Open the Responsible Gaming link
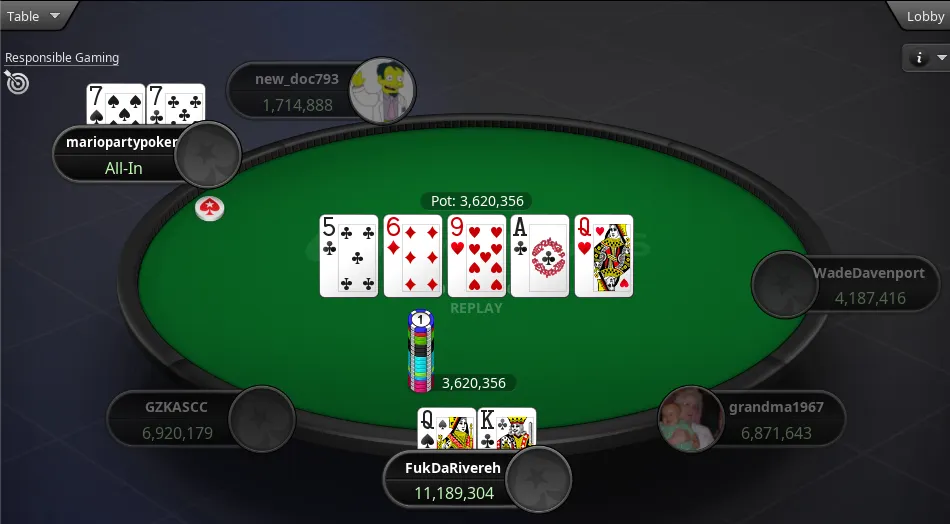The image size is (950, 524). [62, 58]
